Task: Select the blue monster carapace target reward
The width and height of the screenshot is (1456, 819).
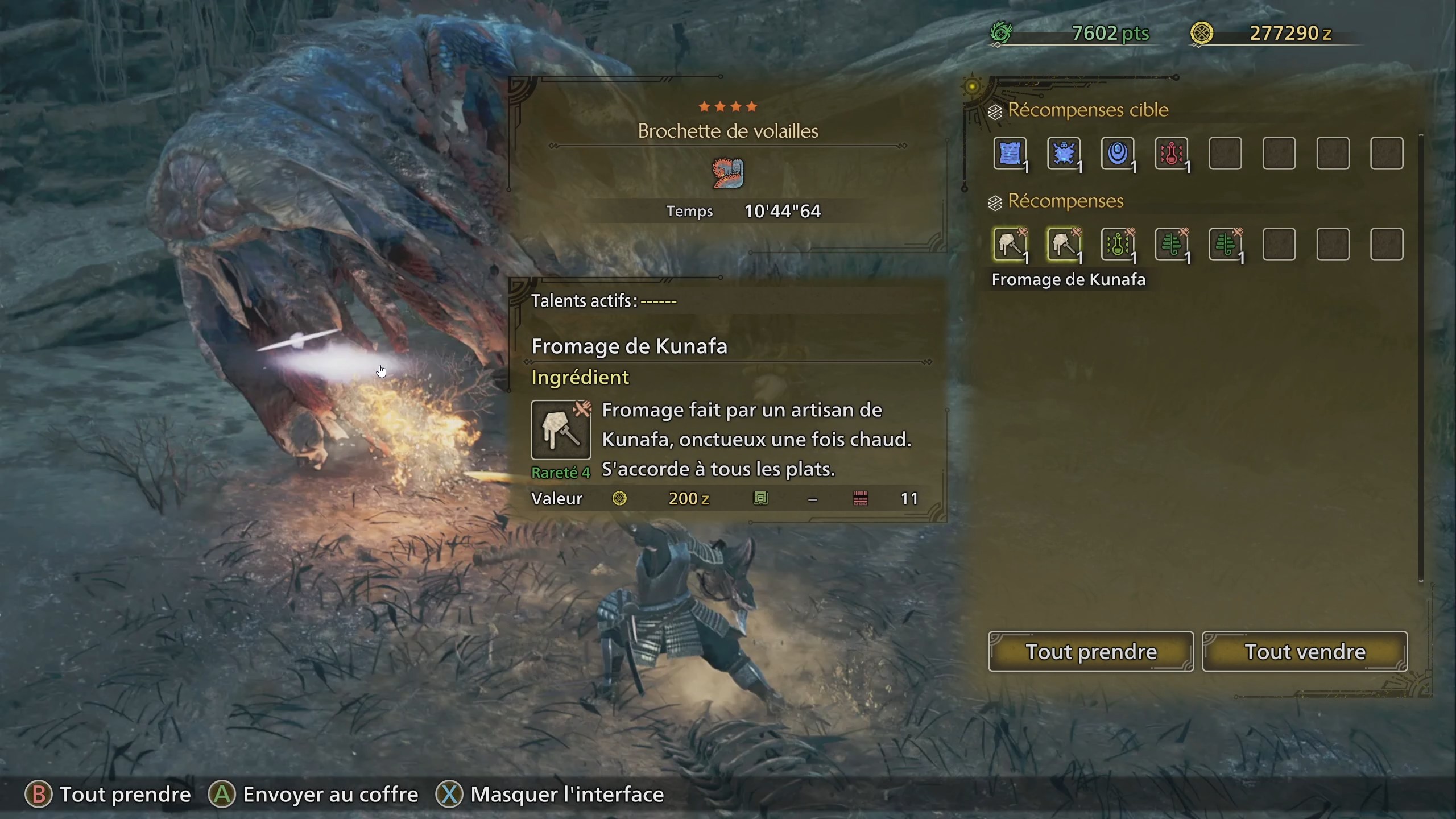Action: point(1064,154)
